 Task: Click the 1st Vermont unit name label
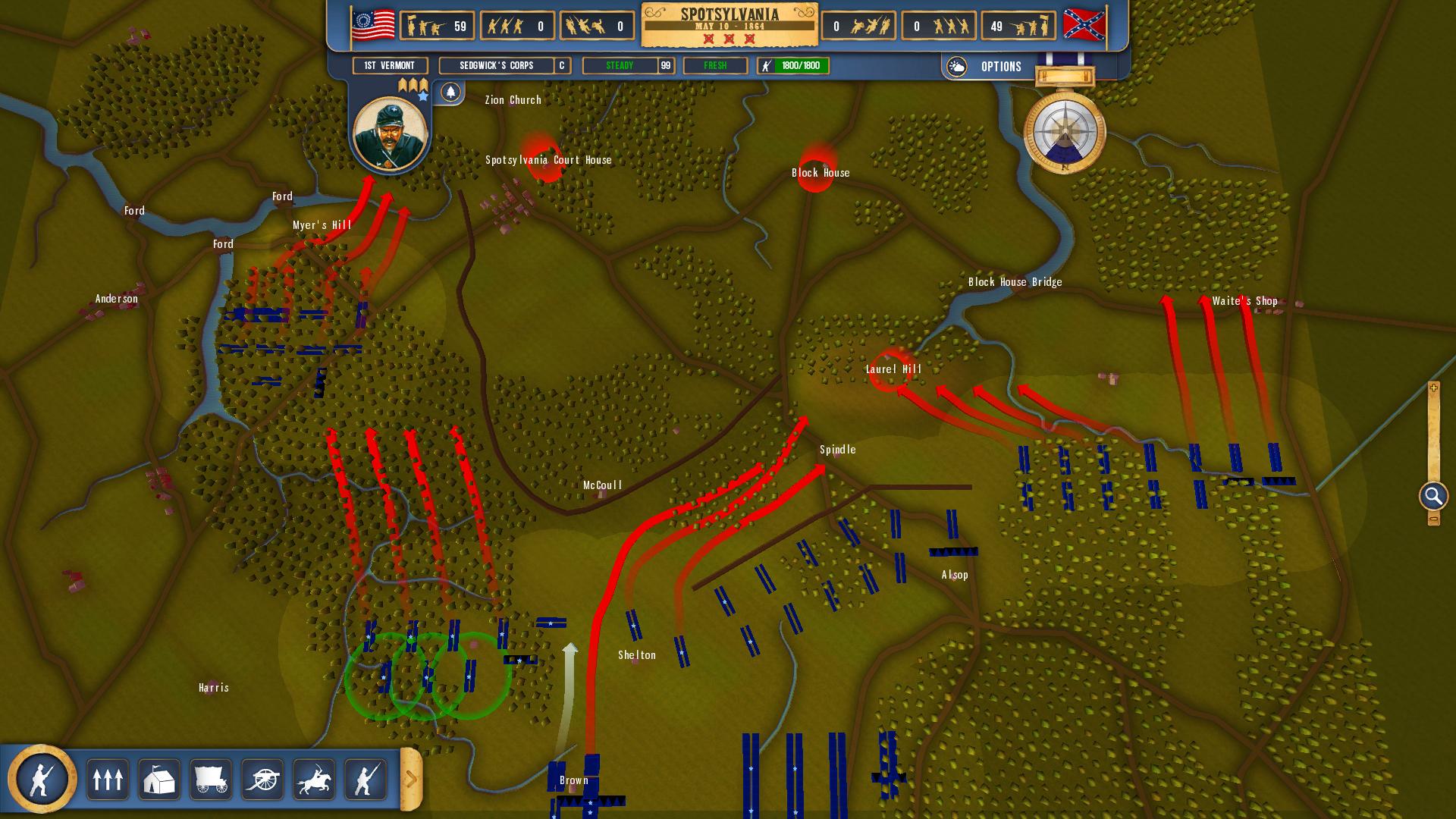pyautogui.click(x=388, y=66)
